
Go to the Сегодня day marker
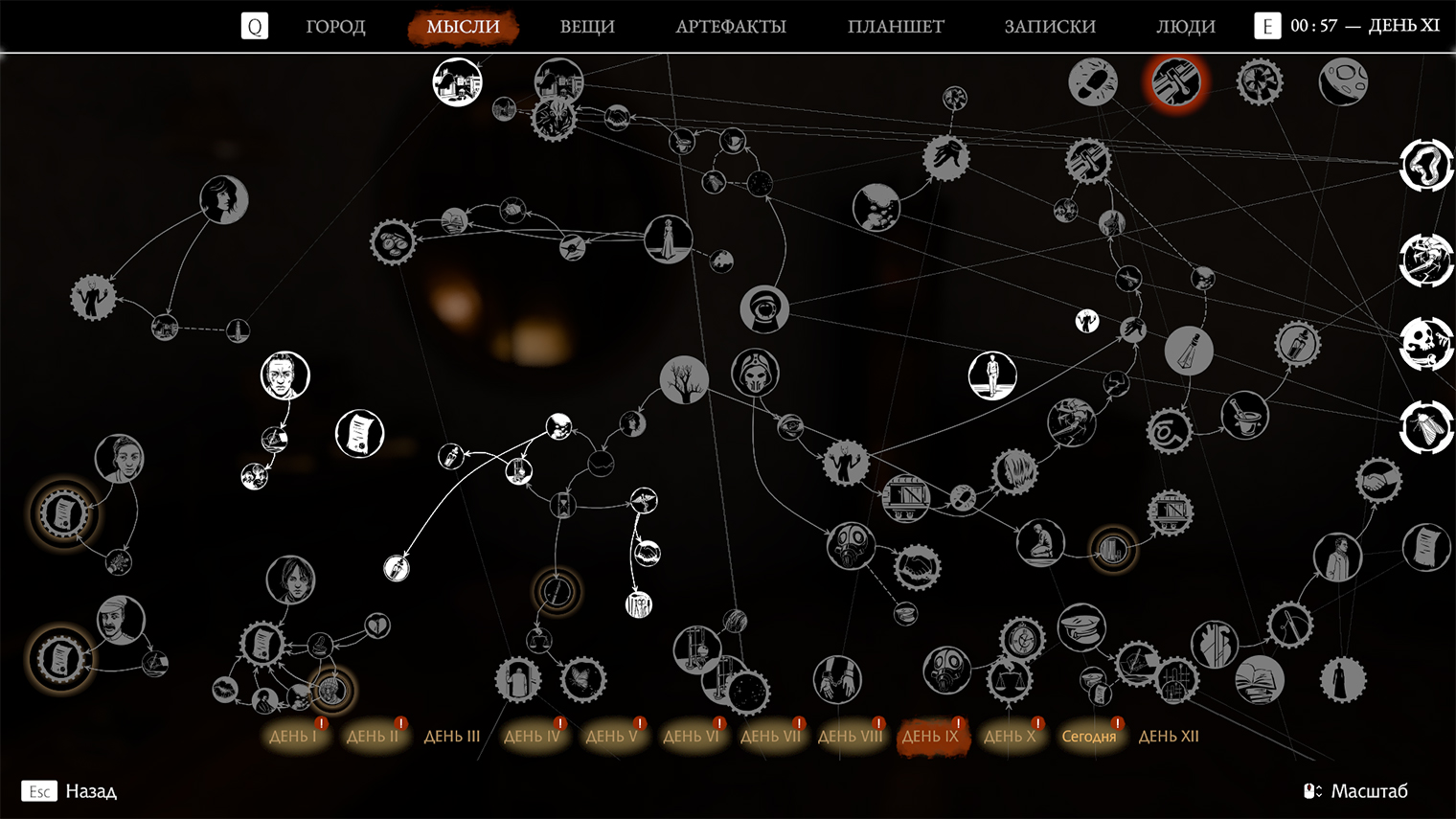click(x=1088, y=737)
